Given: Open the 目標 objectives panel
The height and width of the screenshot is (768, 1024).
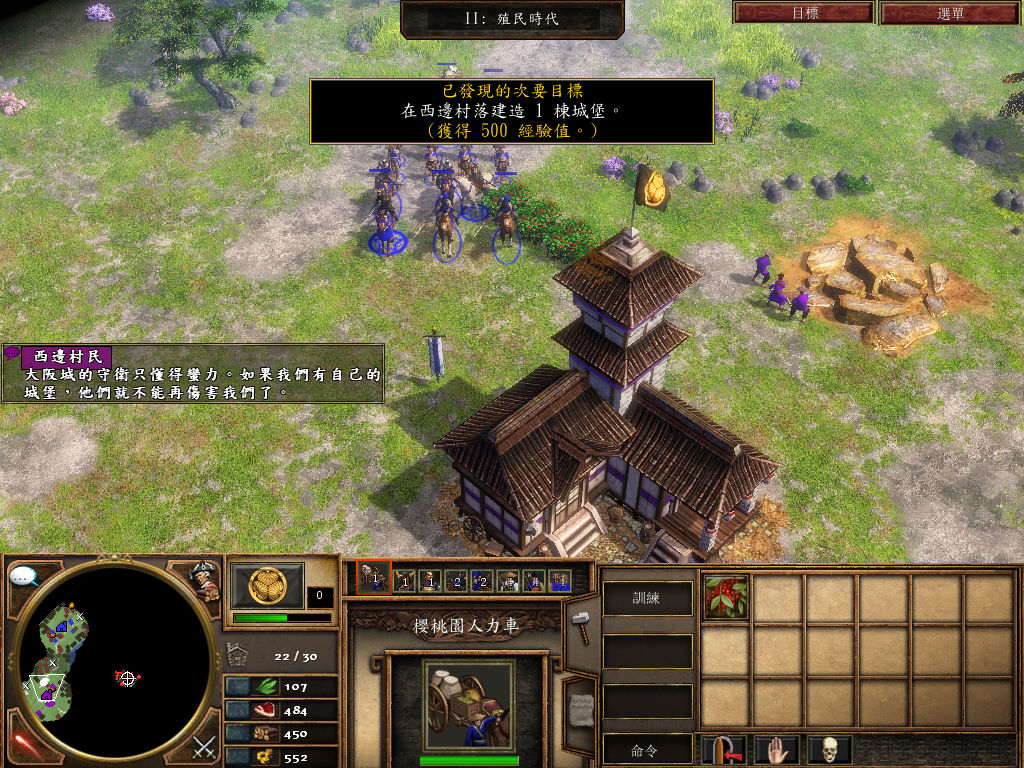Looking at the screenshot, I should pos(804,13).
